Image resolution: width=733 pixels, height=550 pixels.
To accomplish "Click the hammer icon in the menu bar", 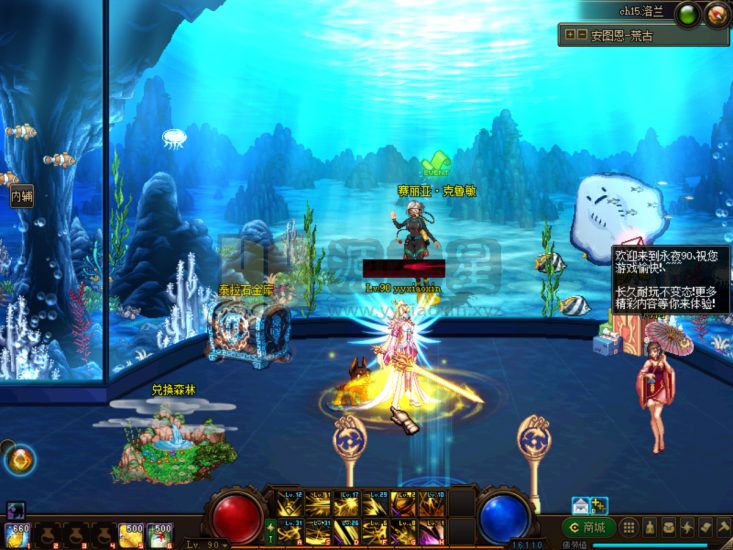I will click(x=726, y=527).
